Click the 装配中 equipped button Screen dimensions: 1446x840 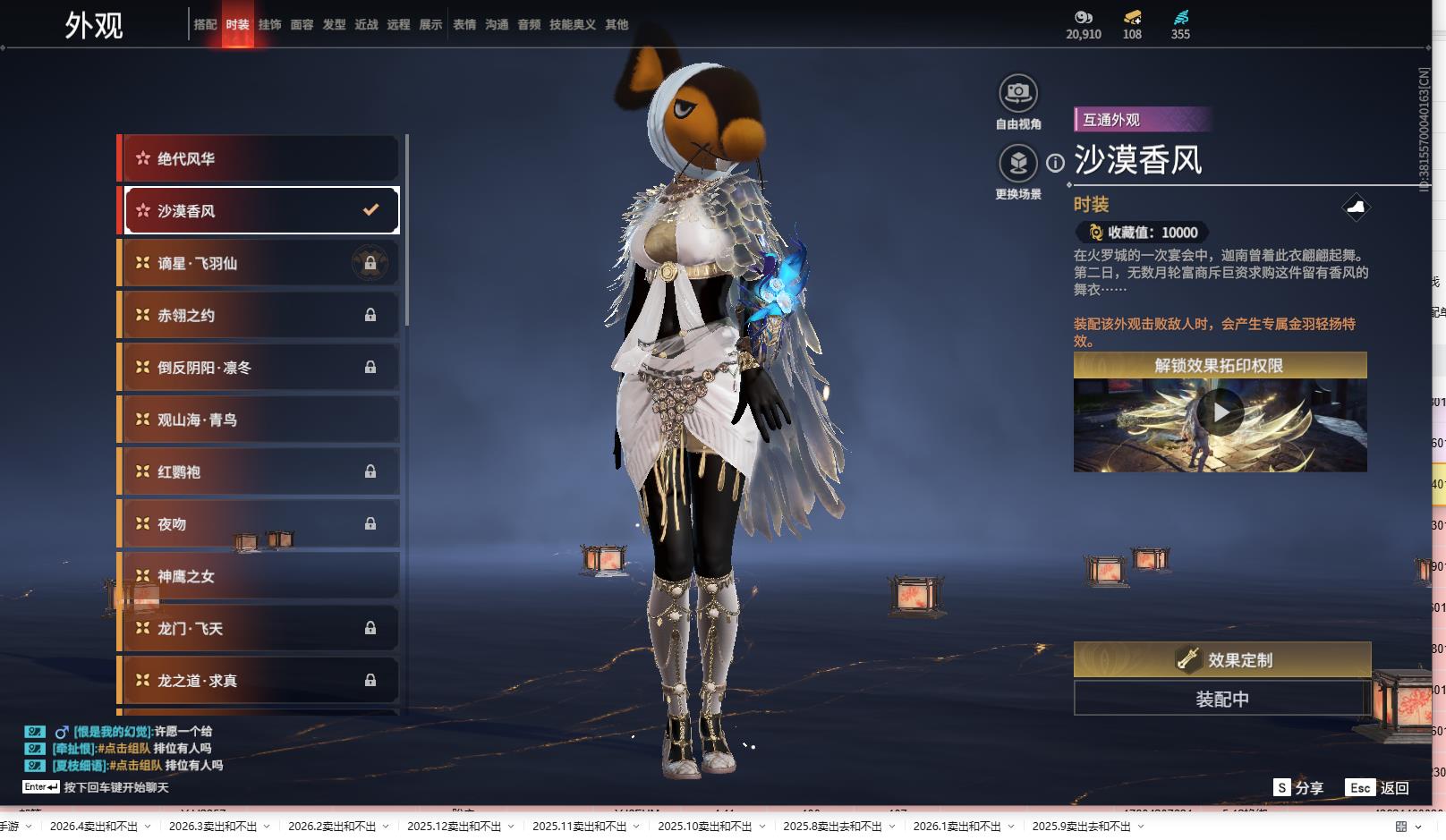1221,699
